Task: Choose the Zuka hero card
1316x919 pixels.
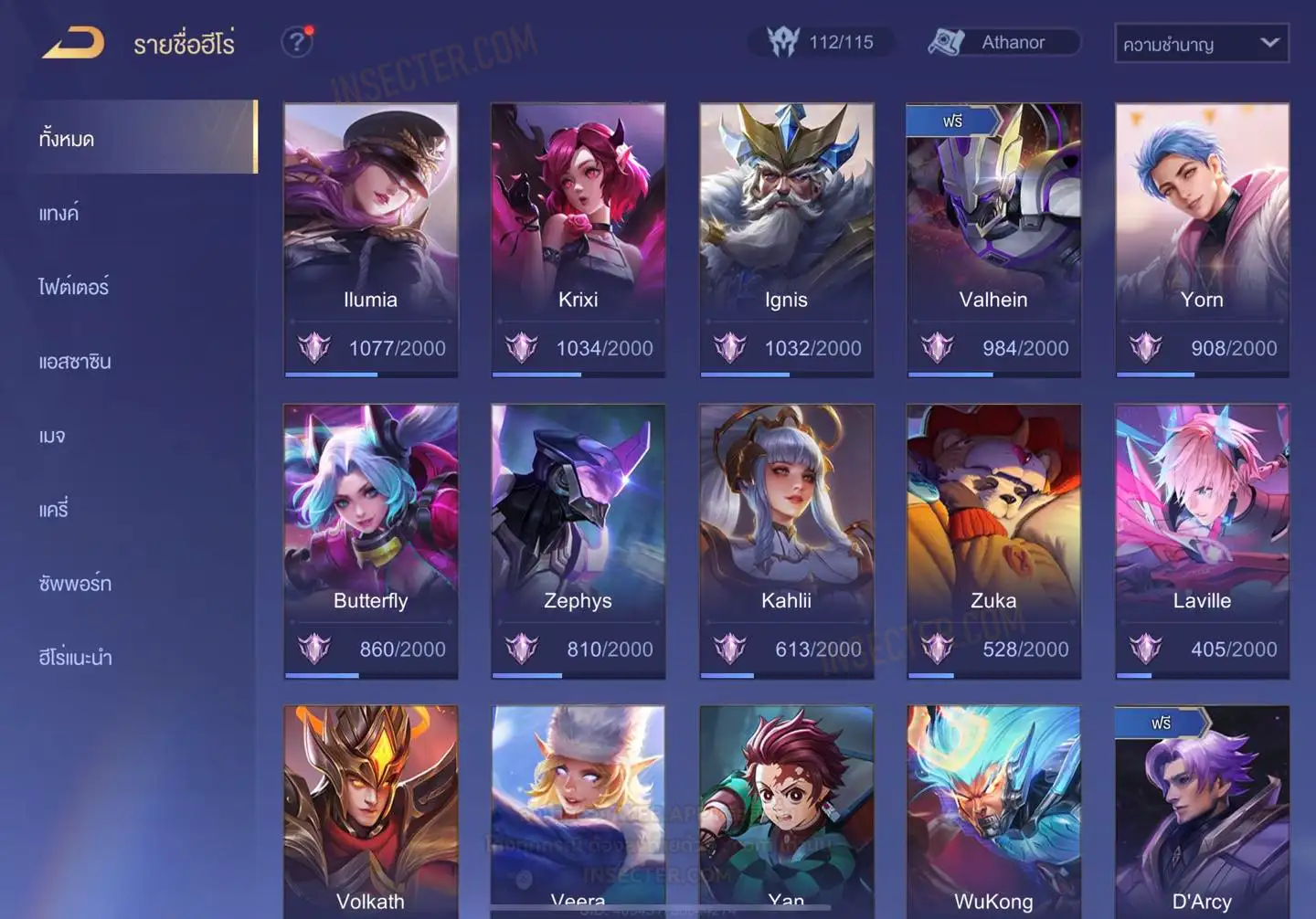Action: tap(993, 540)
